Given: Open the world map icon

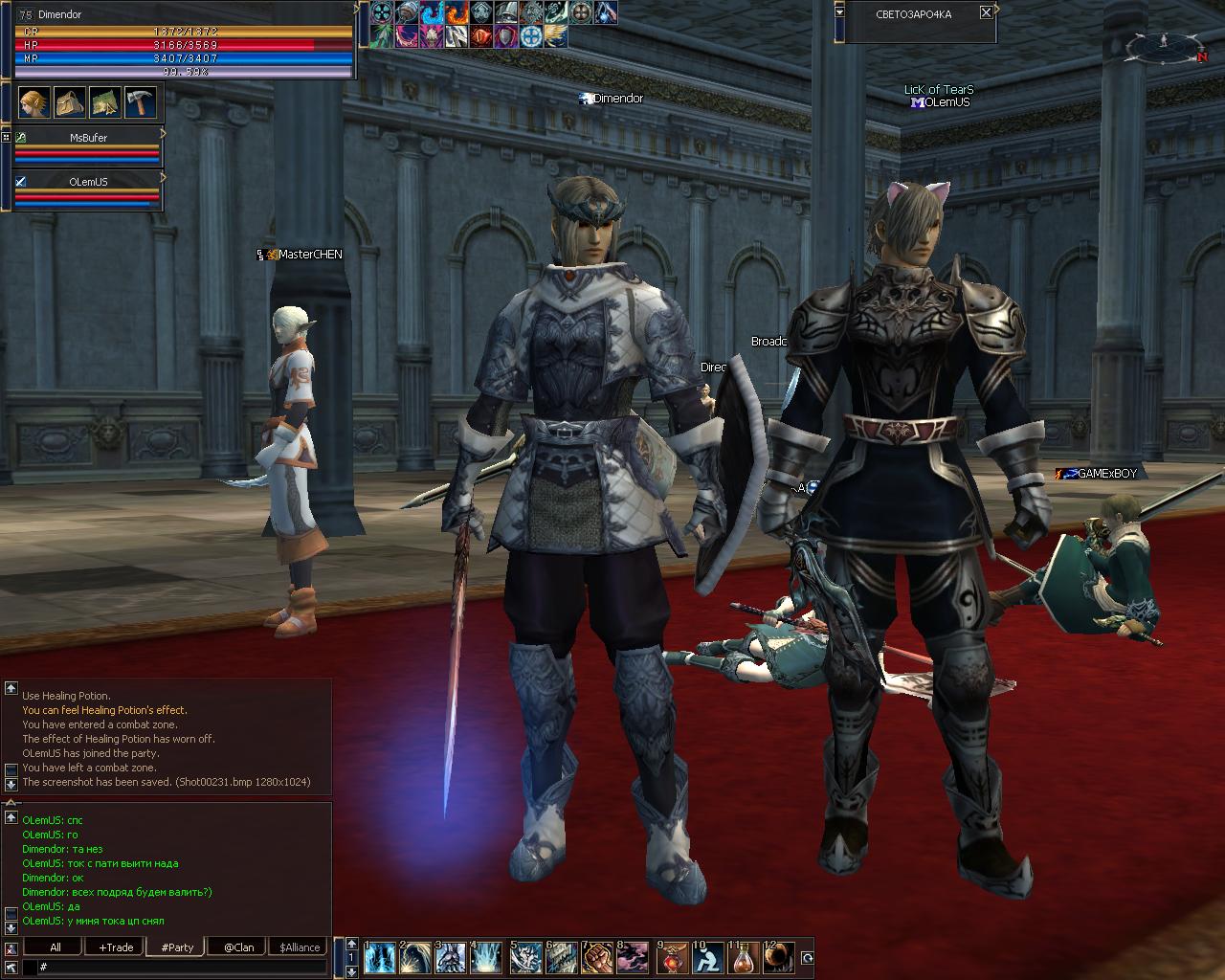Looking at the screenshot, I should click(103, 101).
